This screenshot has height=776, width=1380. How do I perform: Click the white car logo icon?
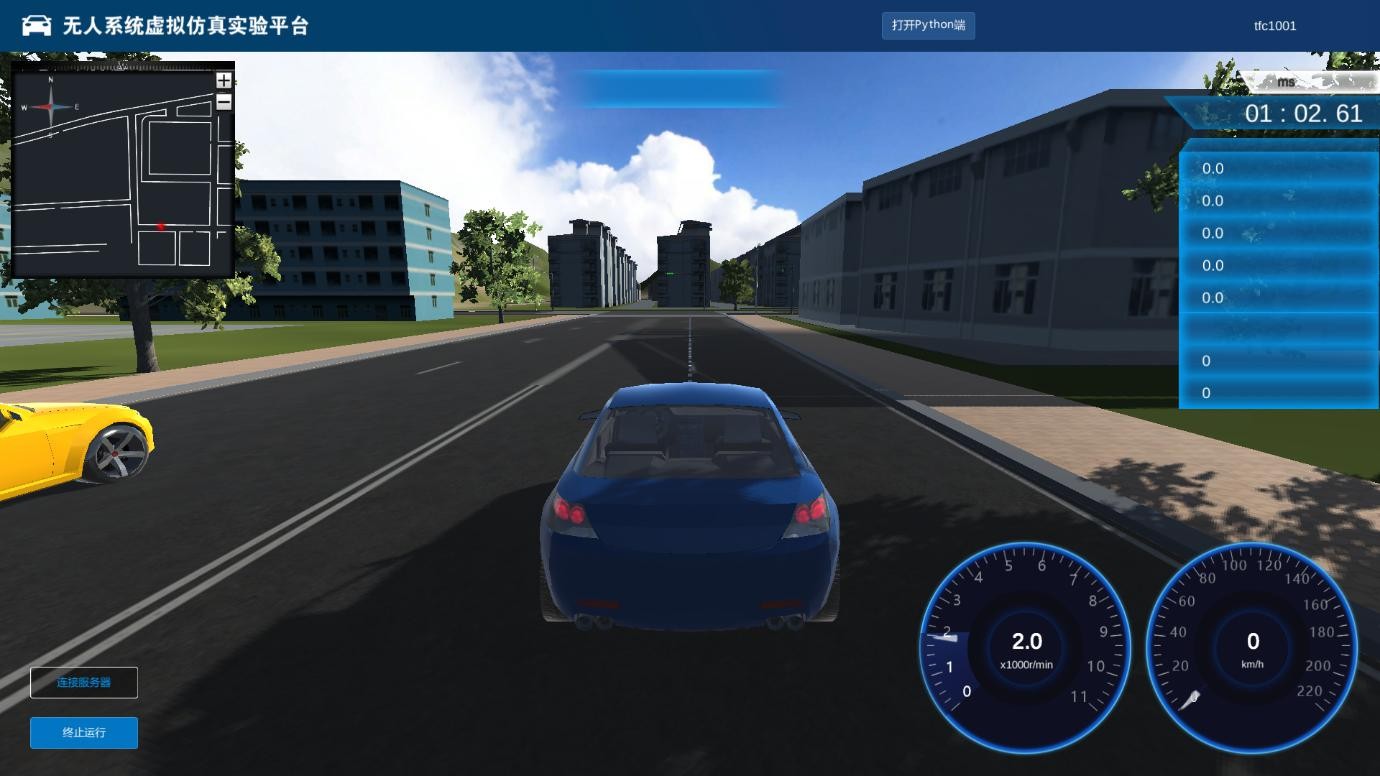(36, 25)
